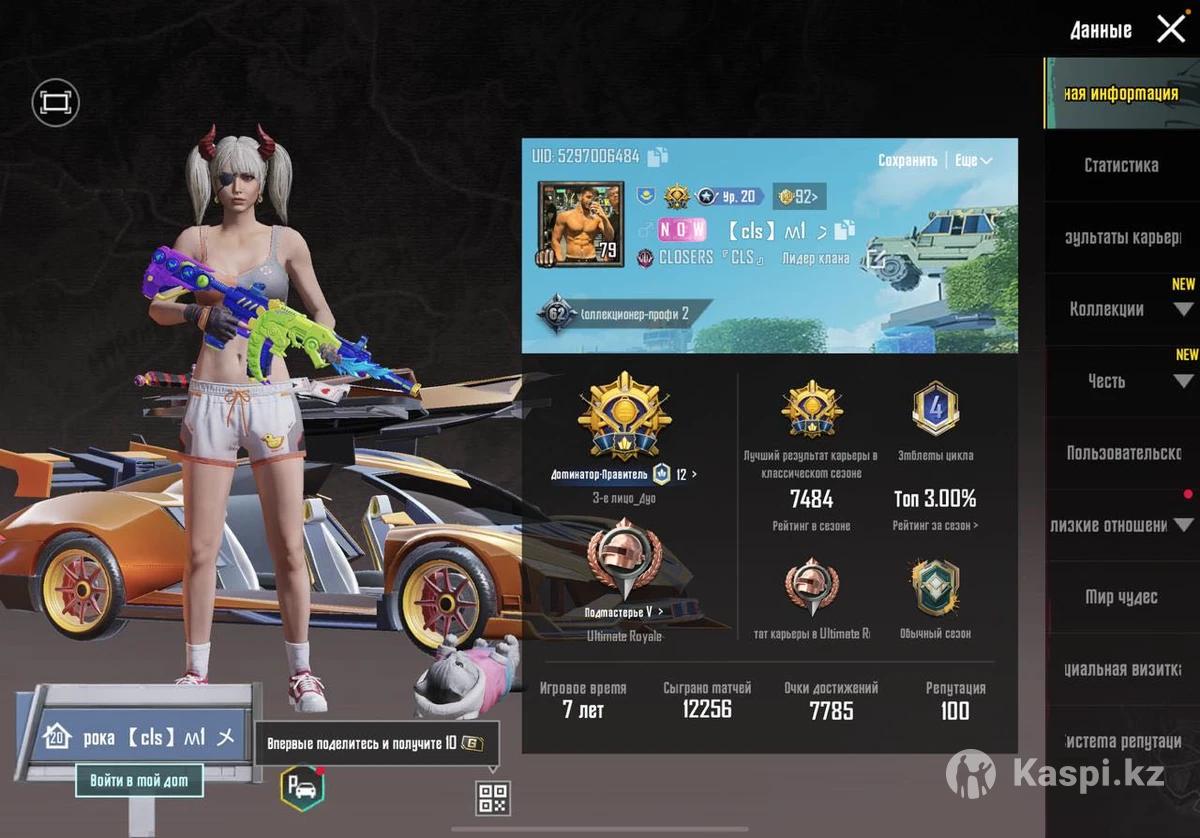Image resolution: width=1200 pixels, height=838 pixels.
Task: Click the Сохранить button
Action: coord(907,160)
